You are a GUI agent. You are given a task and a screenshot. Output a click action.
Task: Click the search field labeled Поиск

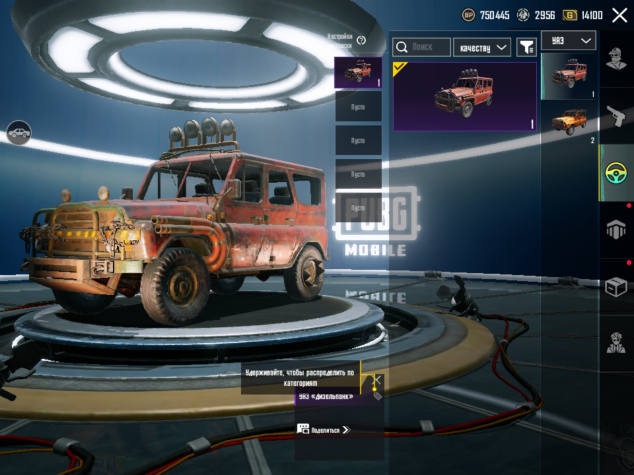(x=421, y=47)
